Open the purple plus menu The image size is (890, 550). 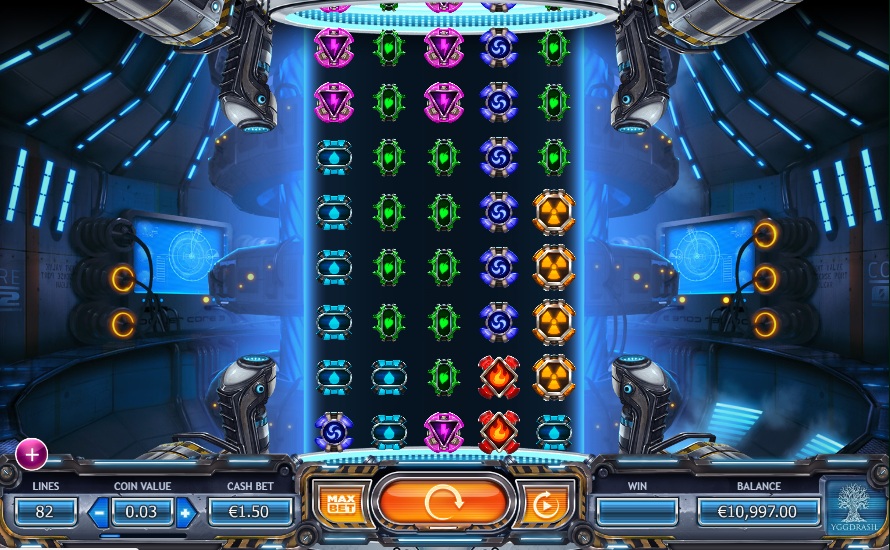coord(31,454)
